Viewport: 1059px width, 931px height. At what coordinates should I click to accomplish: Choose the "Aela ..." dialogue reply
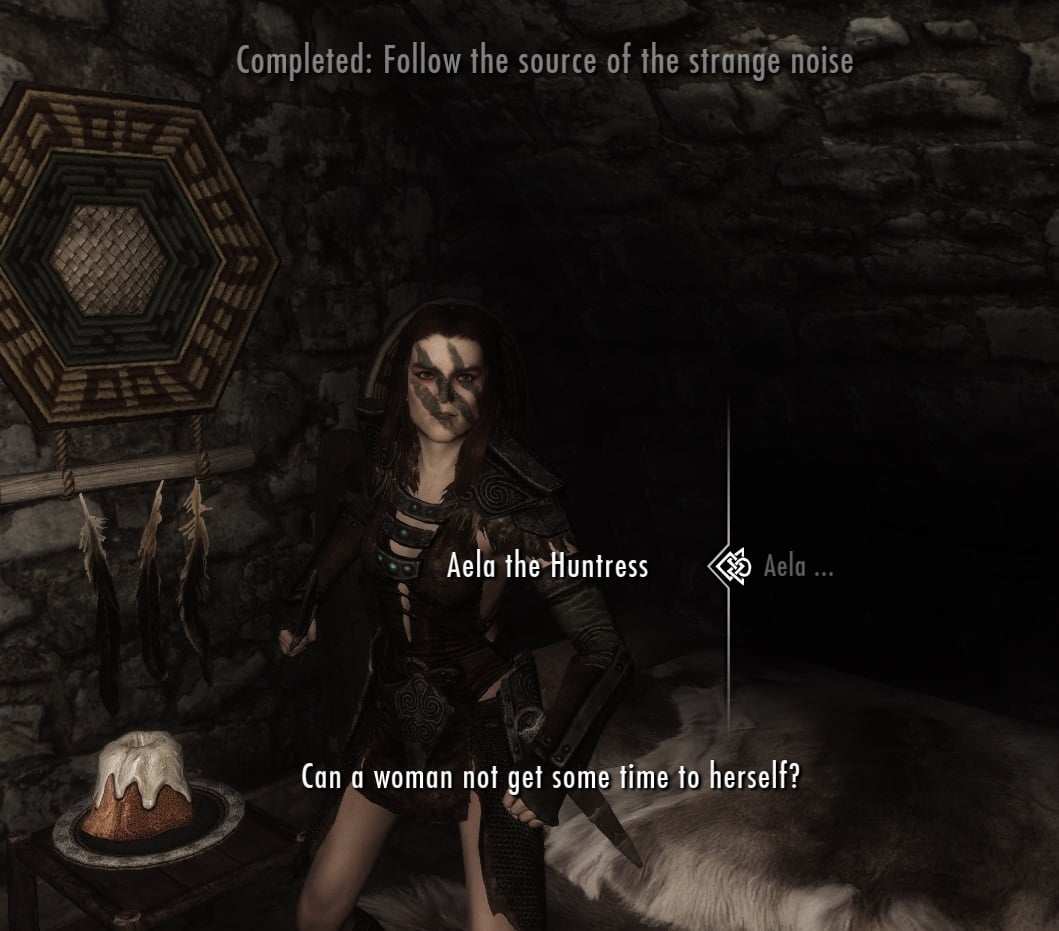pos(797,568)
